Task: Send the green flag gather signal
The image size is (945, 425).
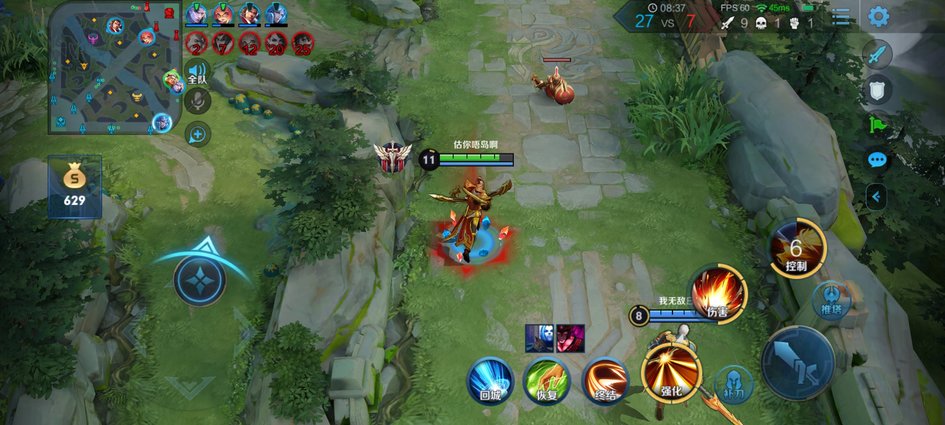Action: click(877, 125)
